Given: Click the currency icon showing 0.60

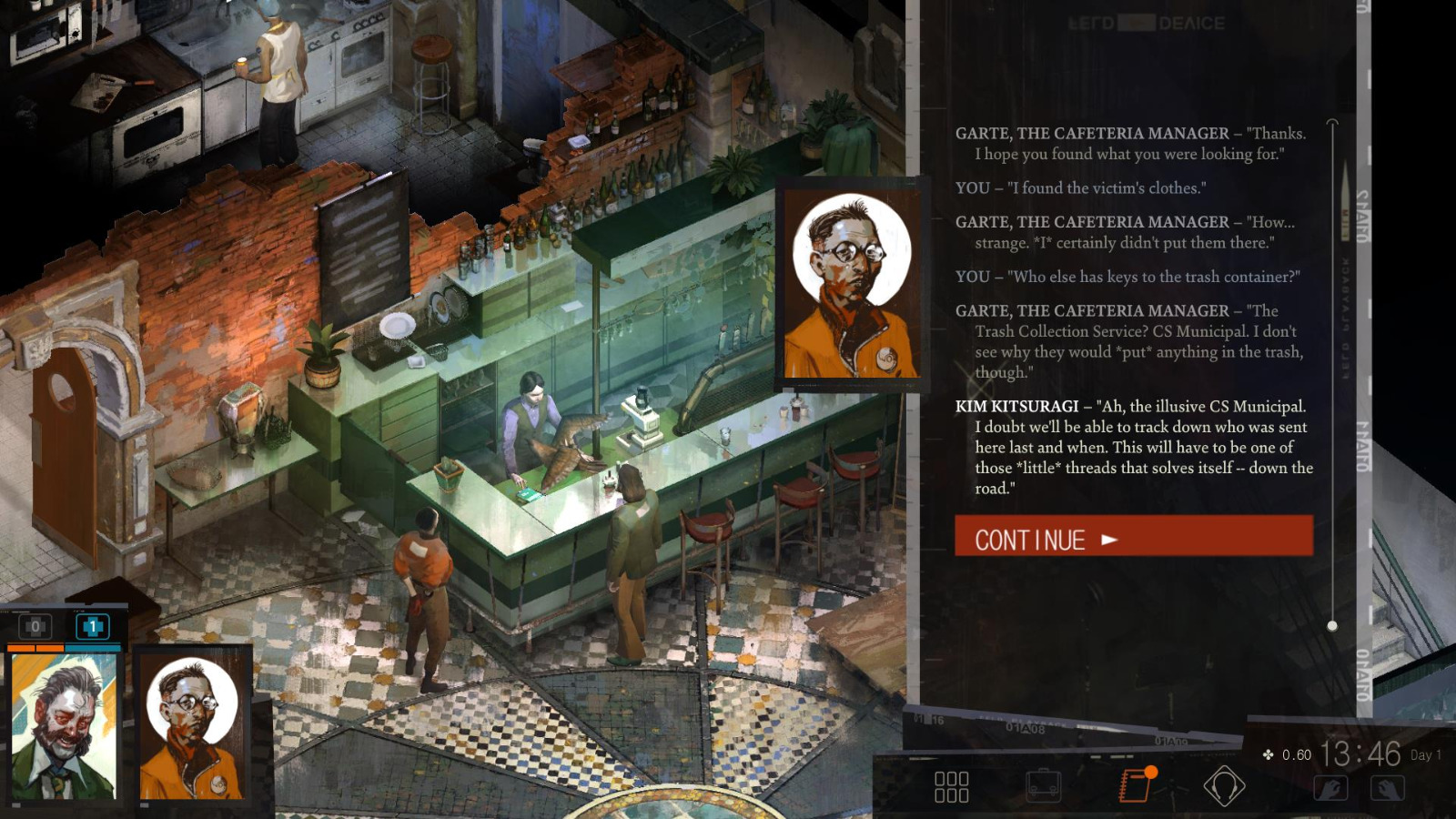Looking at the screenshot, I should pos(1268,753).
